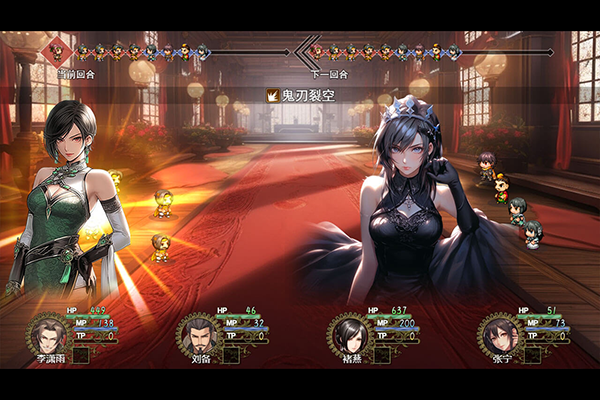The image size is (600, 400).
Task: Click the 鬼刃裂空 skill name banner
Action: pyautogui.click(x=300, y=96)
